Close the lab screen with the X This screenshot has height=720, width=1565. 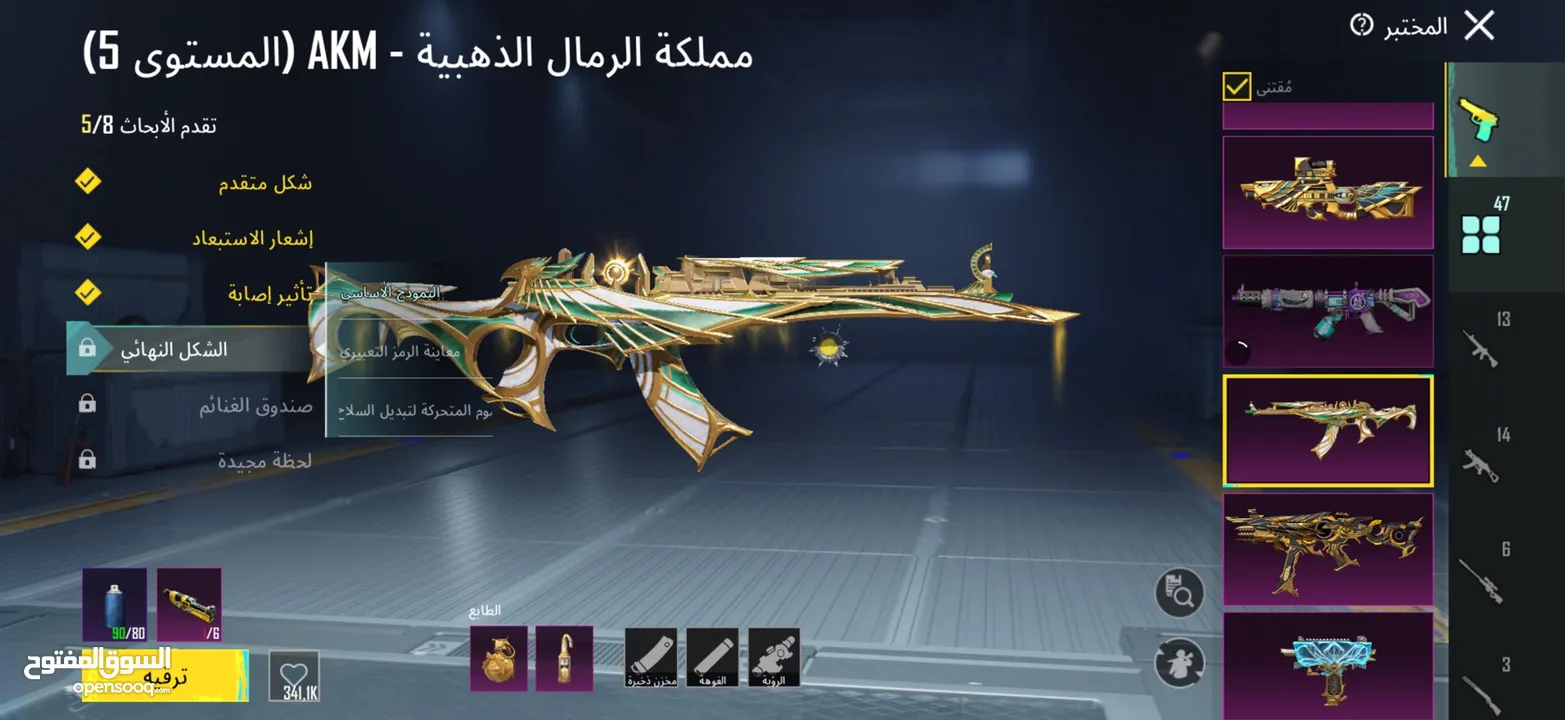coord(1478,27)
